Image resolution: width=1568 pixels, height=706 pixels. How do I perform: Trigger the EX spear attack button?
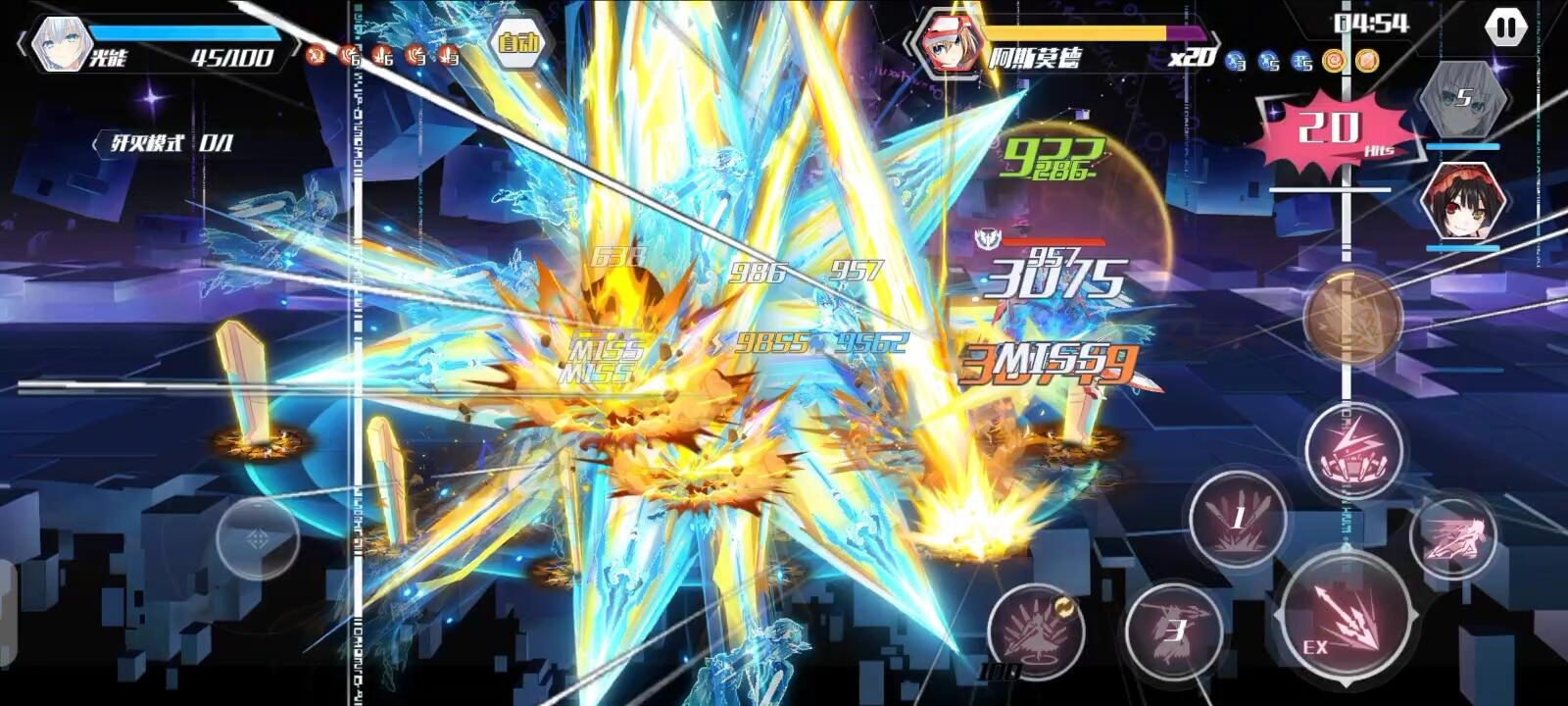(1346, 619)
